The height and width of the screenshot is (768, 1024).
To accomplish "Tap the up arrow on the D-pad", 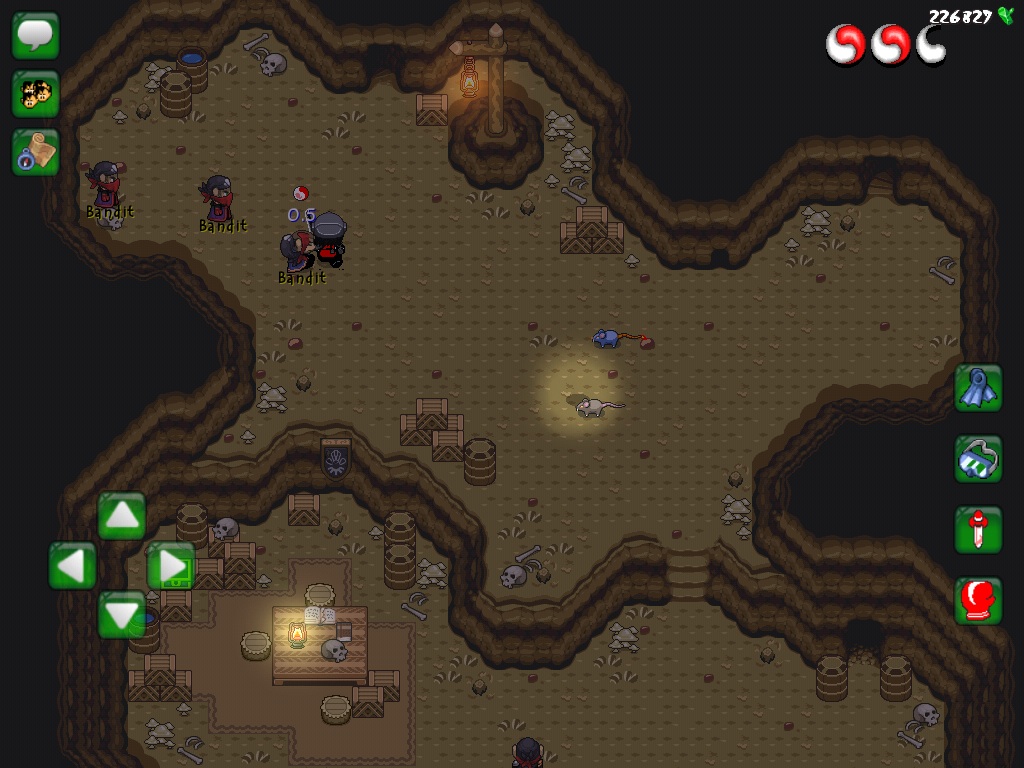I will click(122, 516).
